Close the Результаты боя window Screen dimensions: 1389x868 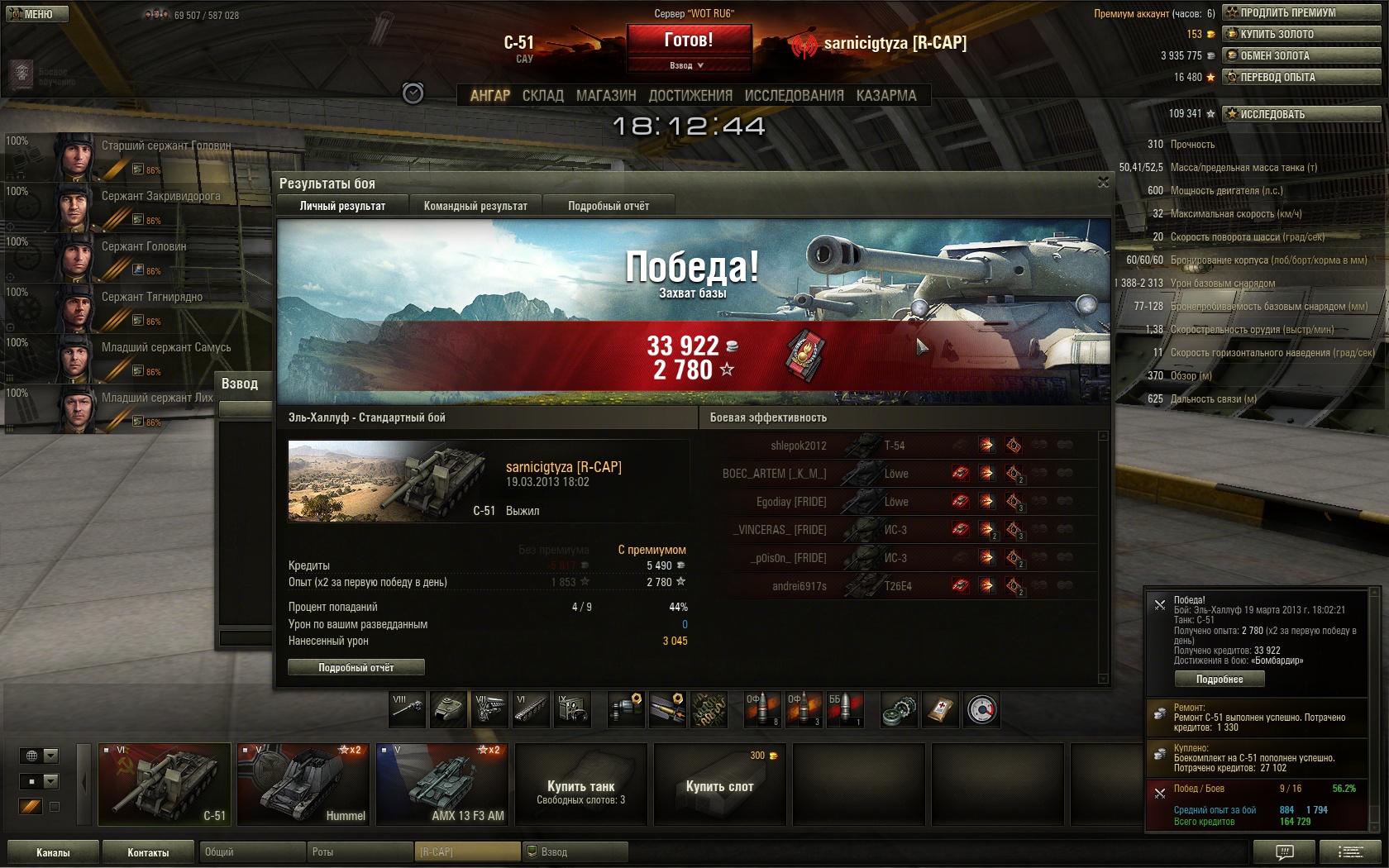(1103, 182)
